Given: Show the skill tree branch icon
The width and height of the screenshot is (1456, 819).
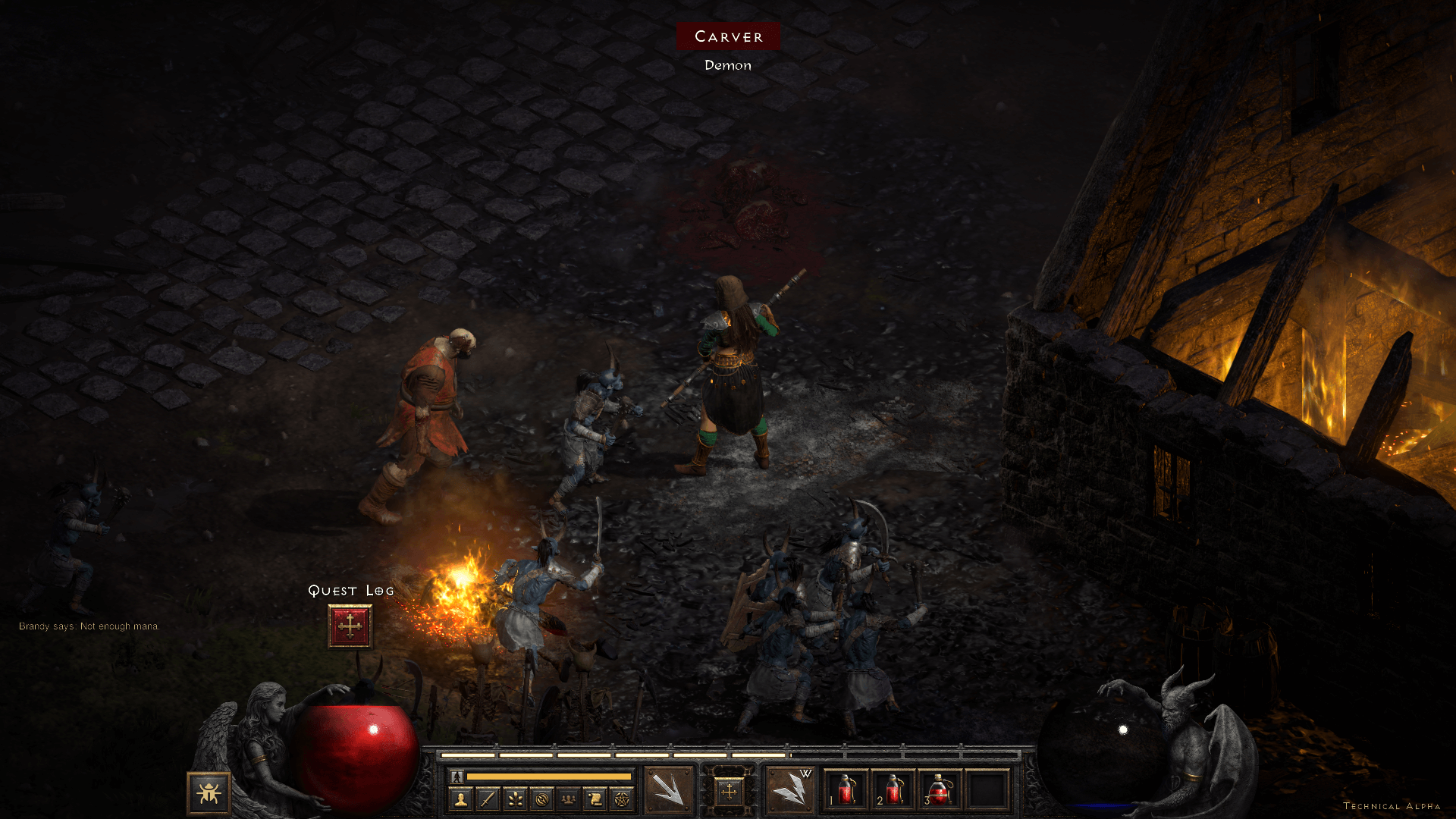Looking at the screenshot, I should (x=515, y=799).
